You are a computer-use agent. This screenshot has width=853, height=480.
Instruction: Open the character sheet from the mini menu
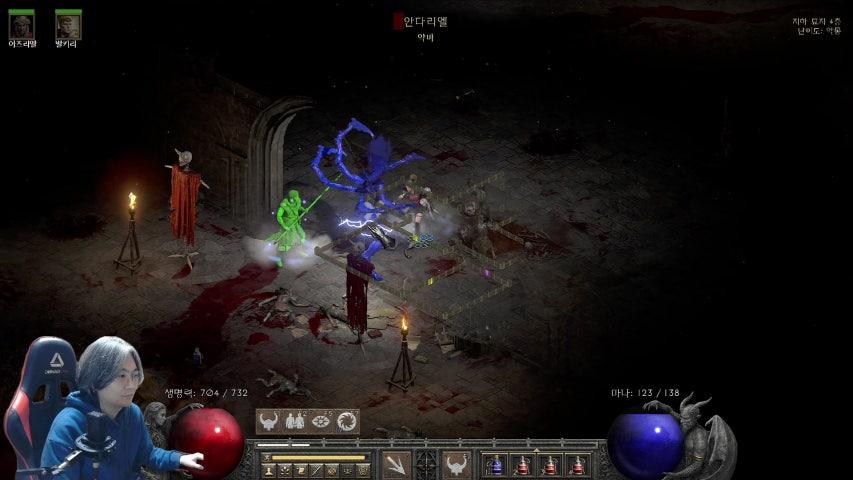[x=269, y=469]
